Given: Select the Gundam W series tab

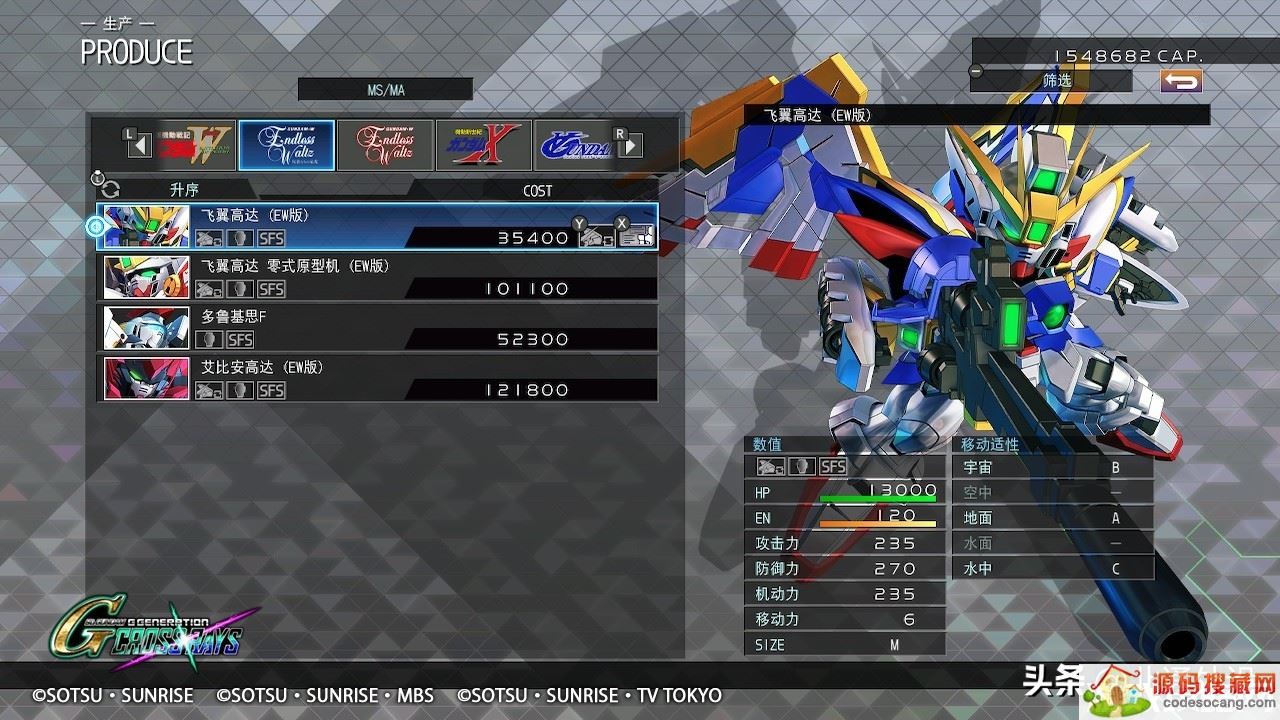Looking at the screenshot, I should point(190,145).
